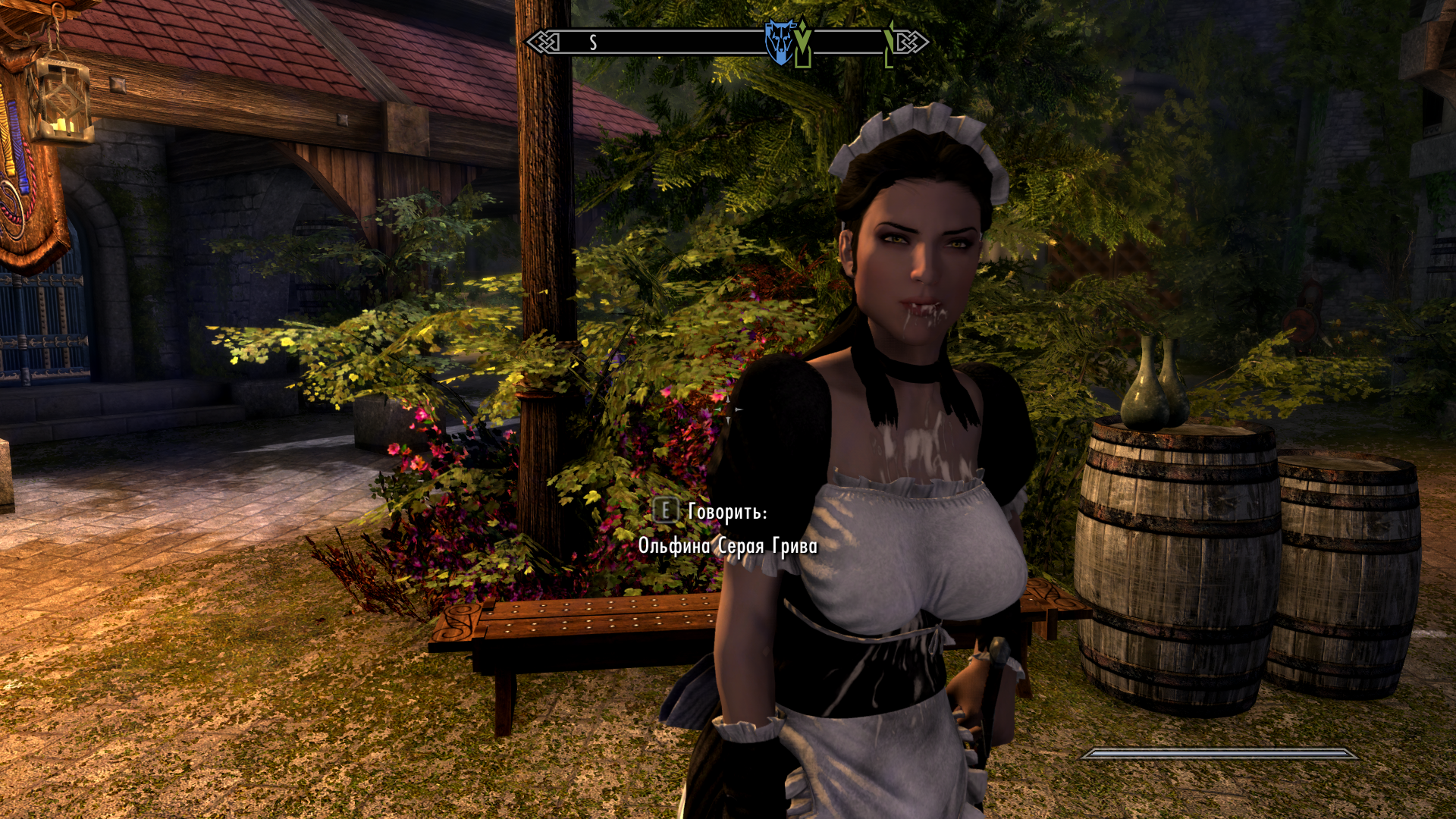The height and width of the screenshot is (819, 1456).
Task: Click the blue wolf-head marker on the compass
Action: coord(778,41)
